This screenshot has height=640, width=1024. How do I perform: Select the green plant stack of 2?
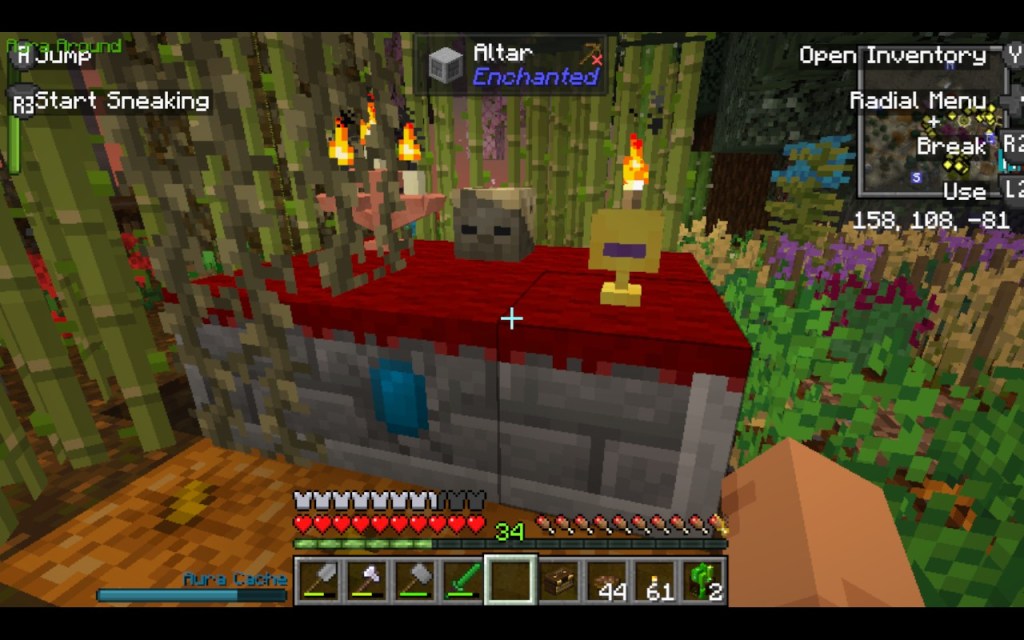tap(704, 581)
